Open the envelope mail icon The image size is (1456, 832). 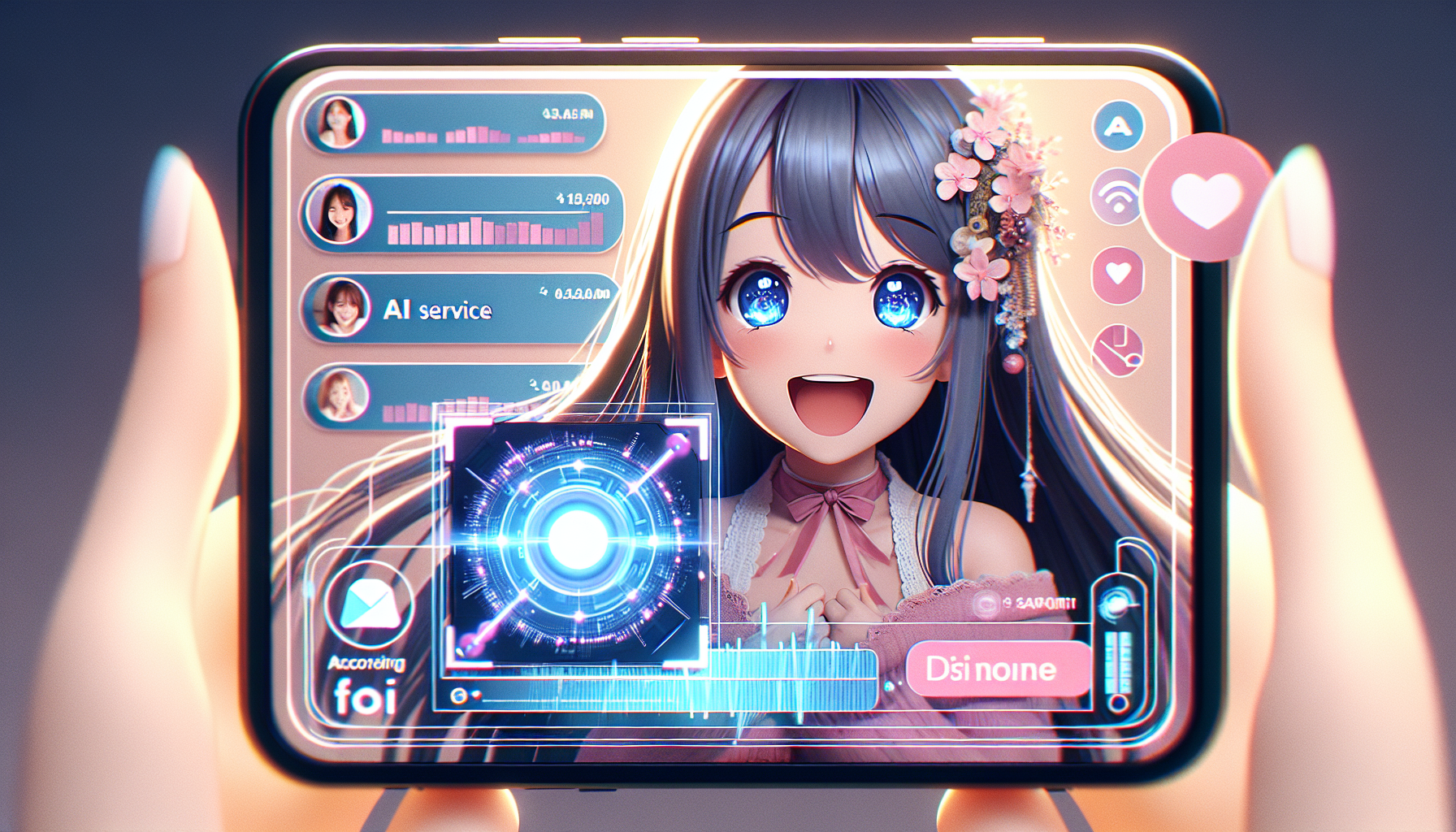[x=369, y=605]
